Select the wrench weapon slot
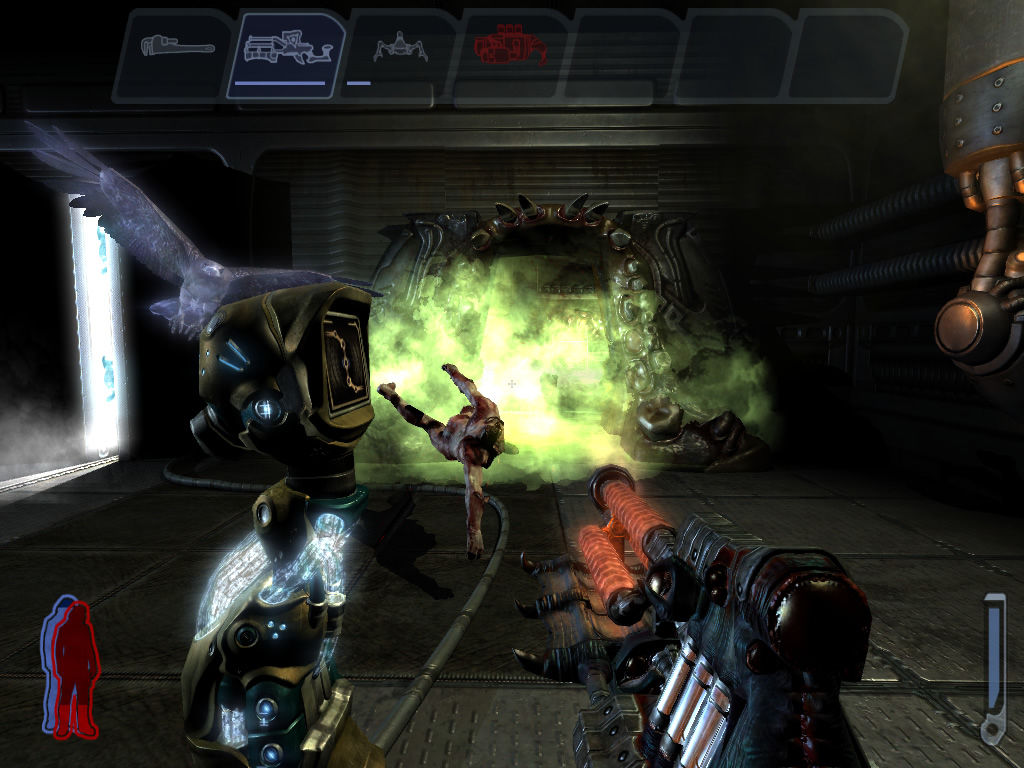 176,48
